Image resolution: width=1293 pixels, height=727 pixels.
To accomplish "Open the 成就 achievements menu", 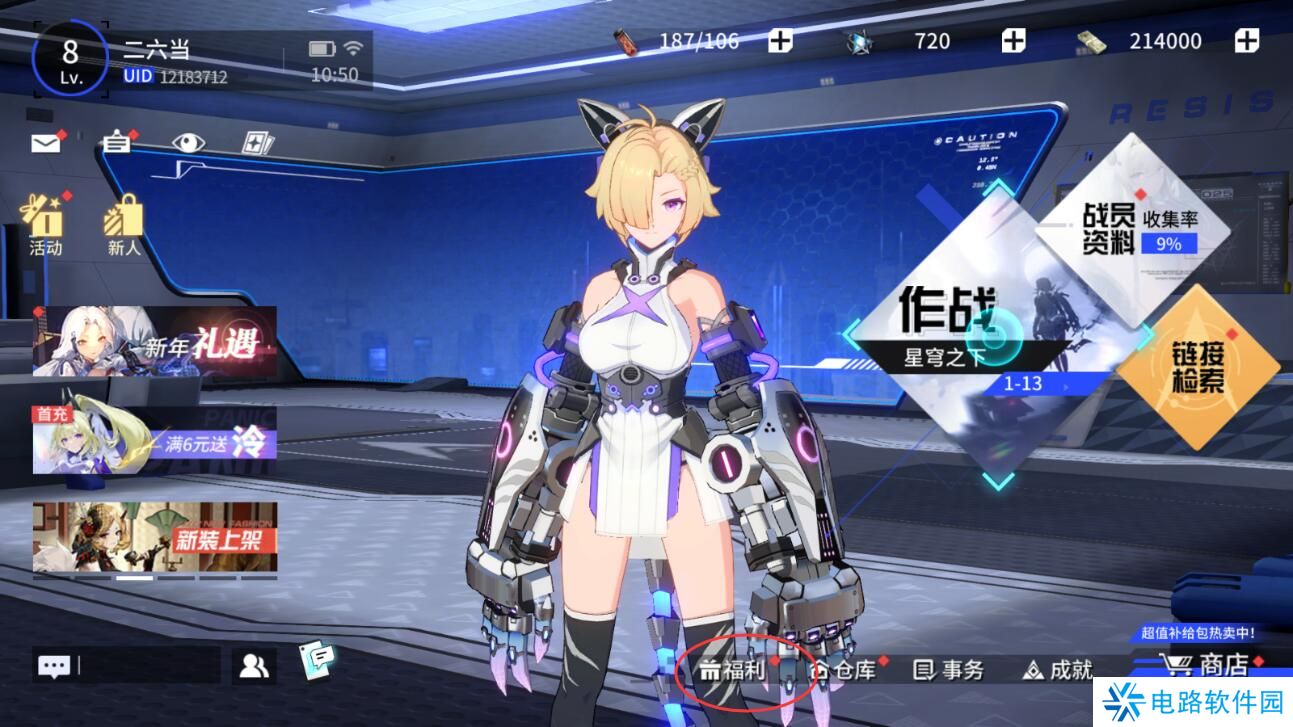I will pyautogui.click(x=1058, y=670).
